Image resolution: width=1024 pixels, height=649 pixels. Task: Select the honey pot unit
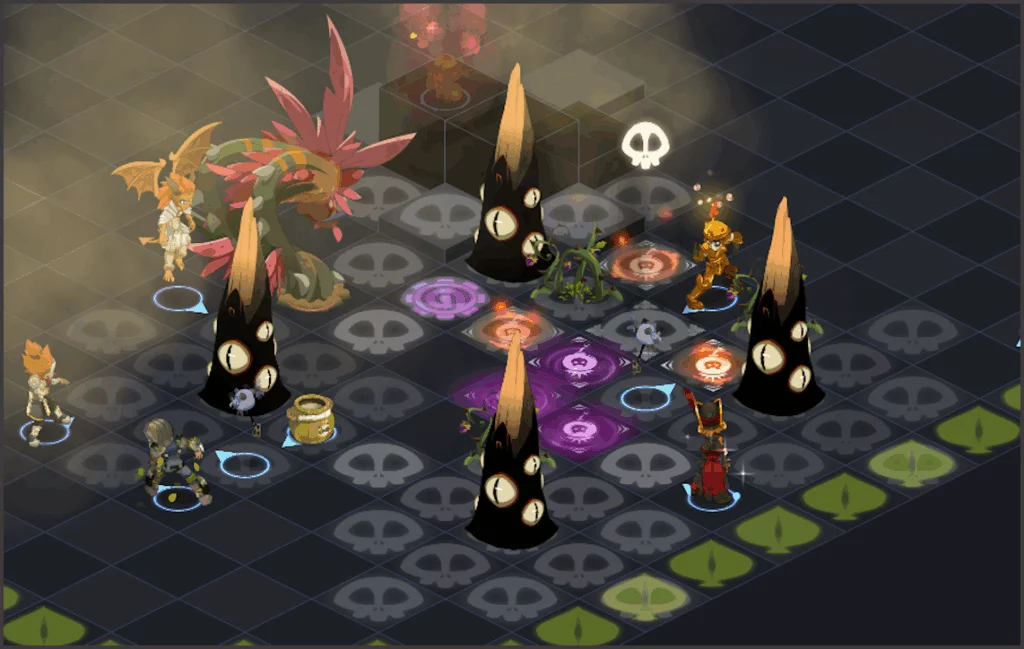coord(309,420)
